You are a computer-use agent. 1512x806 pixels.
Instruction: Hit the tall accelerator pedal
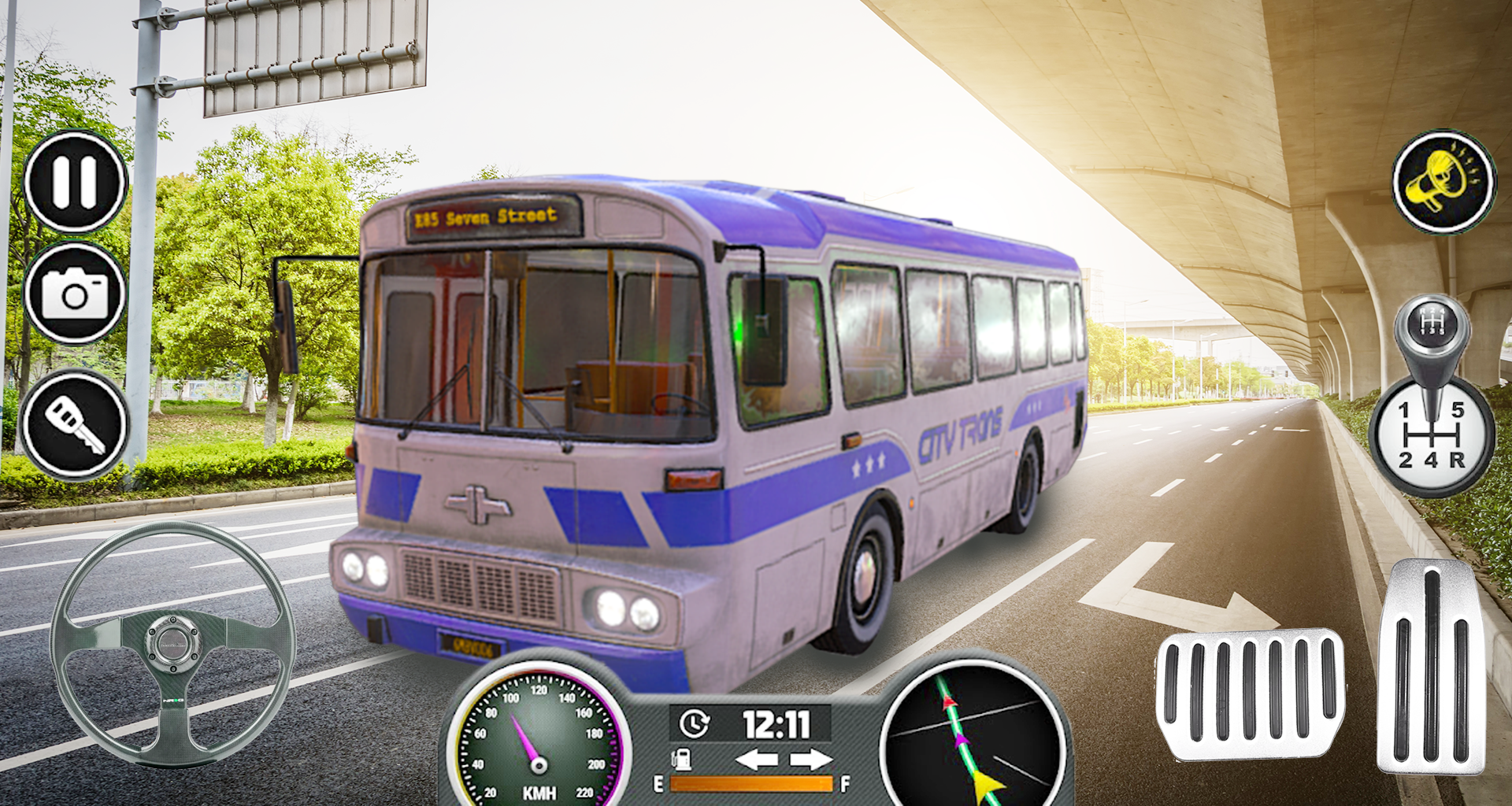coord(1431,669)
